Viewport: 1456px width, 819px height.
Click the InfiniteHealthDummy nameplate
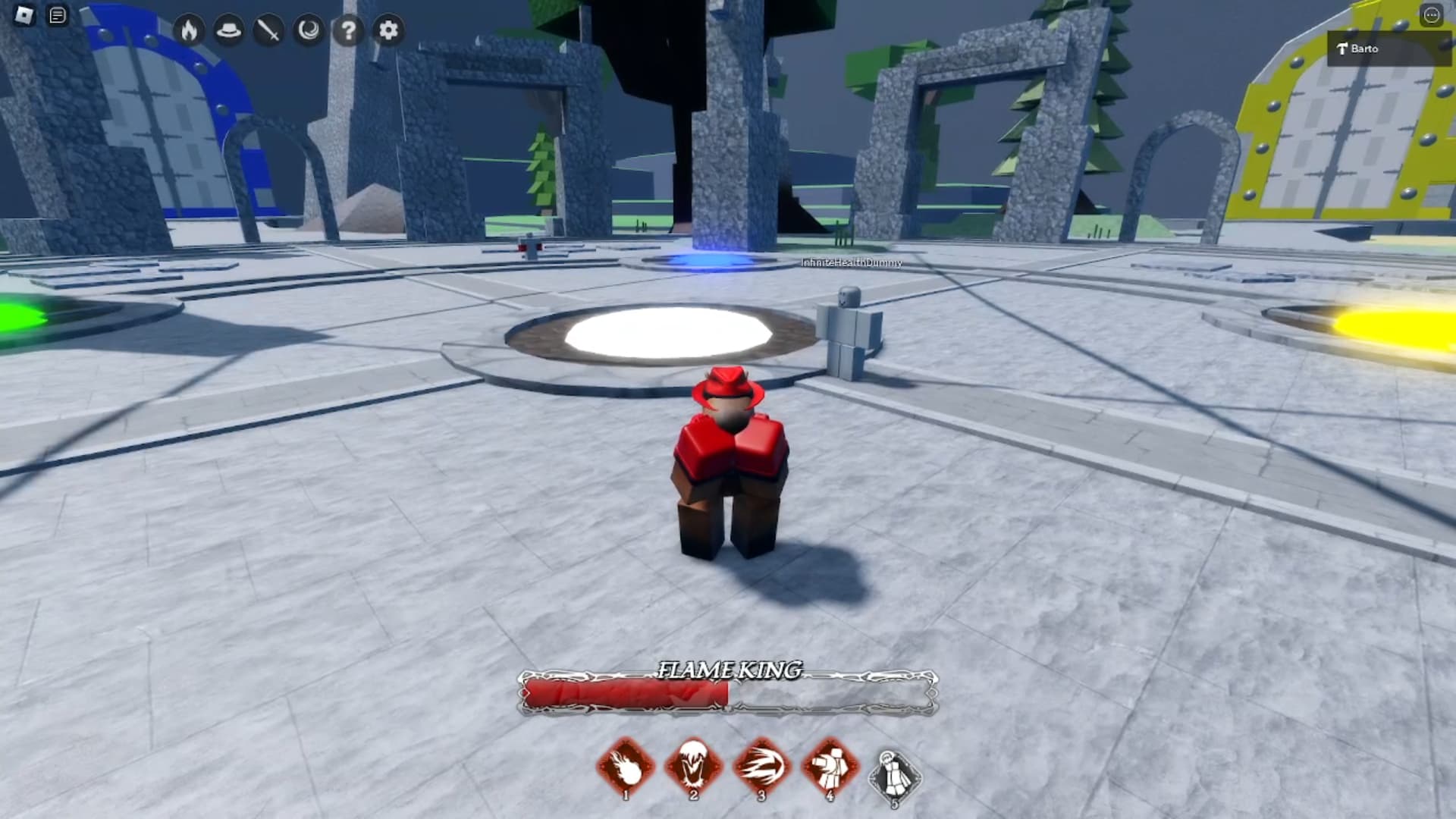tap(851, 264)
